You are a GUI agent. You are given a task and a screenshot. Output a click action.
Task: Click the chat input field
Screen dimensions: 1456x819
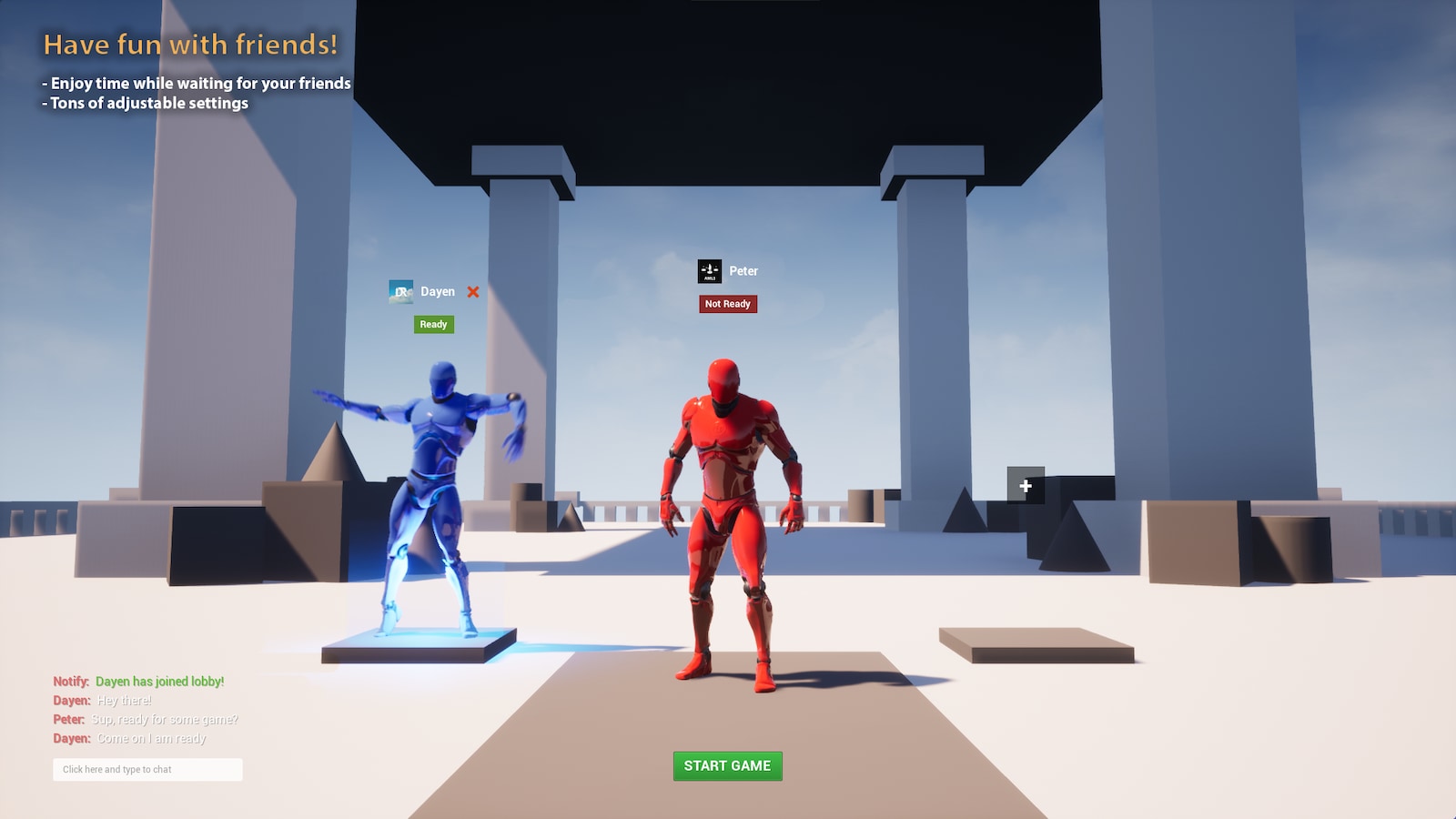(147, 769)
